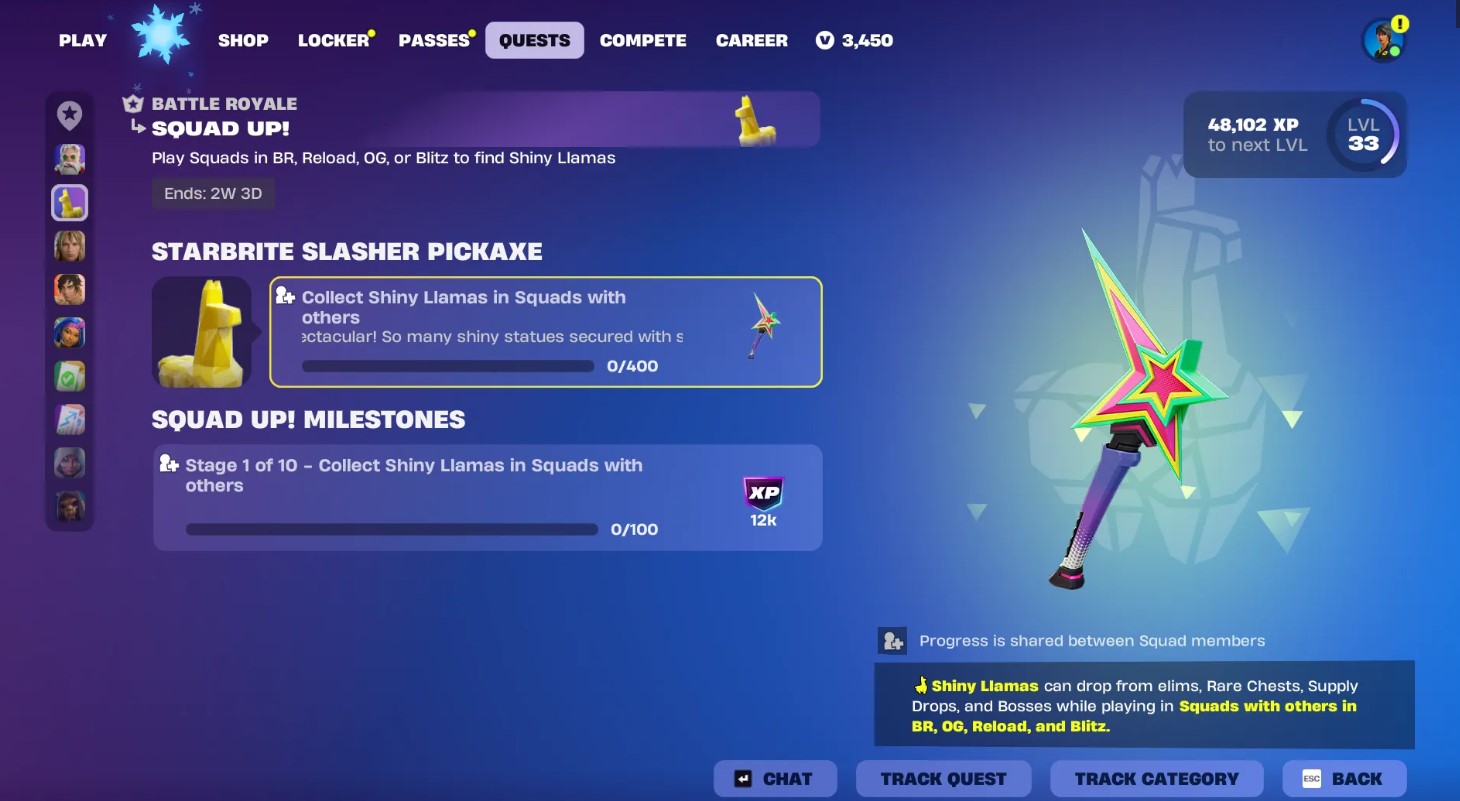1460x801 pixels.
Task: Go to the Shop tab
Action: pos(243,41)
